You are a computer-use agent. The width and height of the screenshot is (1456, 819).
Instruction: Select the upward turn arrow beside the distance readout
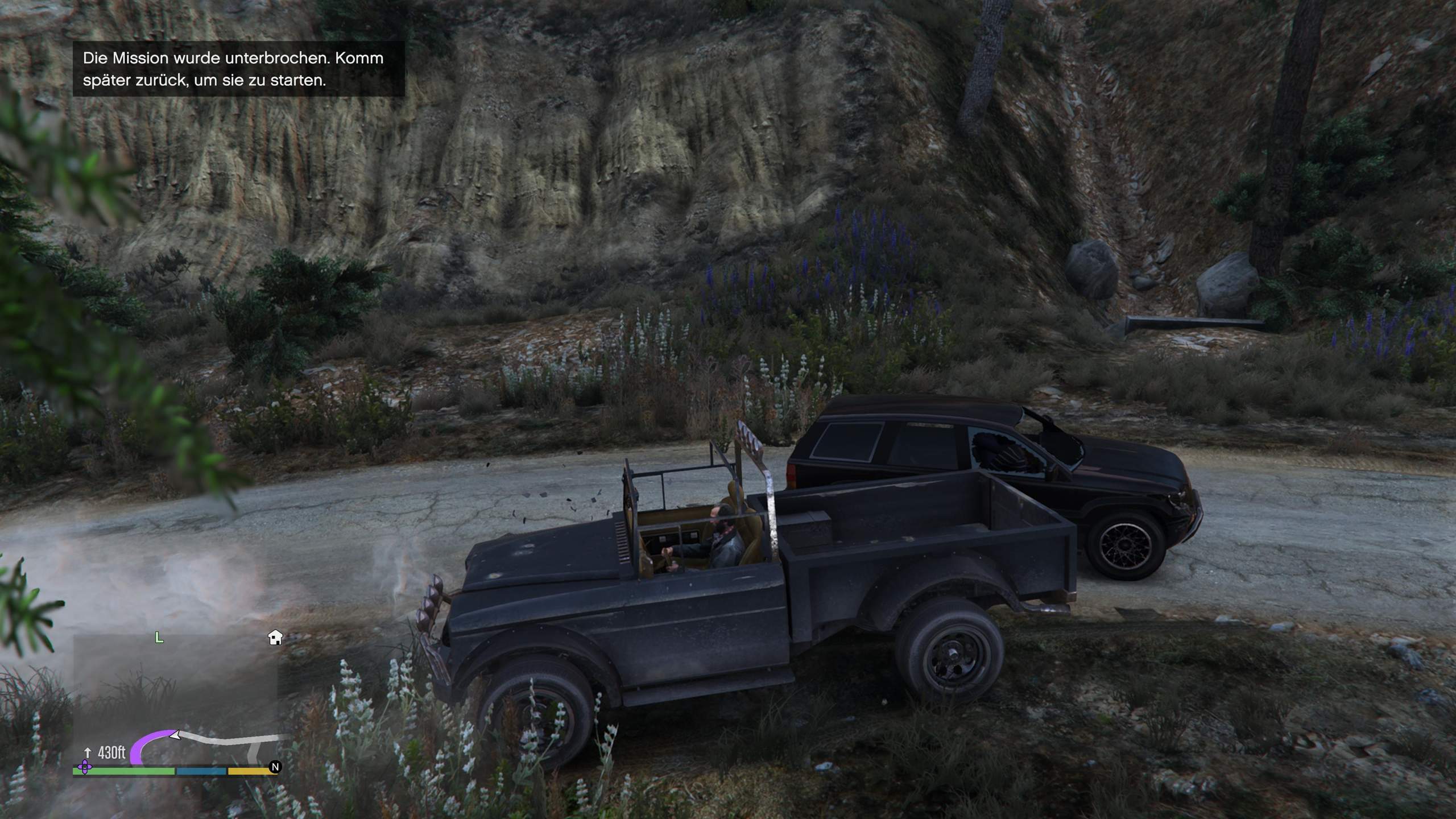click(88, 752)
